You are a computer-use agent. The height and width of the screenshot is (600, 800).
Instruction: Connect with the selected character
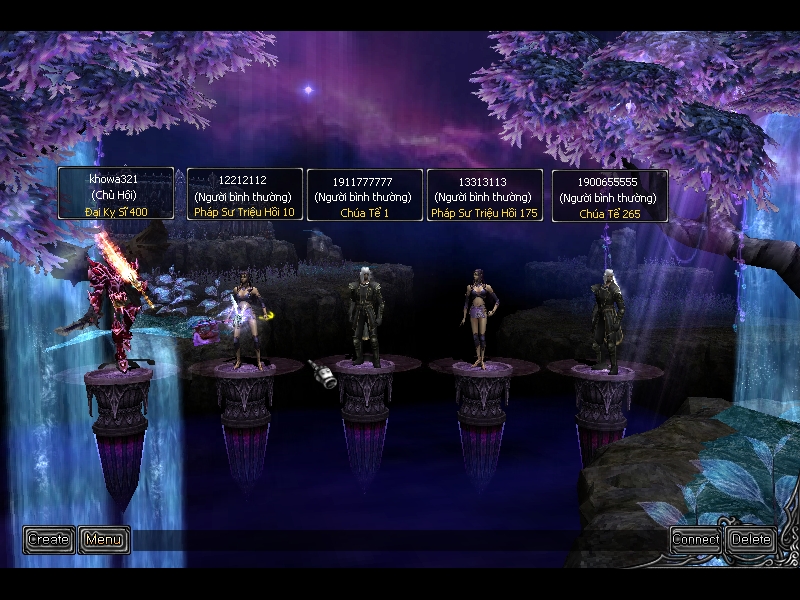pos(696,540)
